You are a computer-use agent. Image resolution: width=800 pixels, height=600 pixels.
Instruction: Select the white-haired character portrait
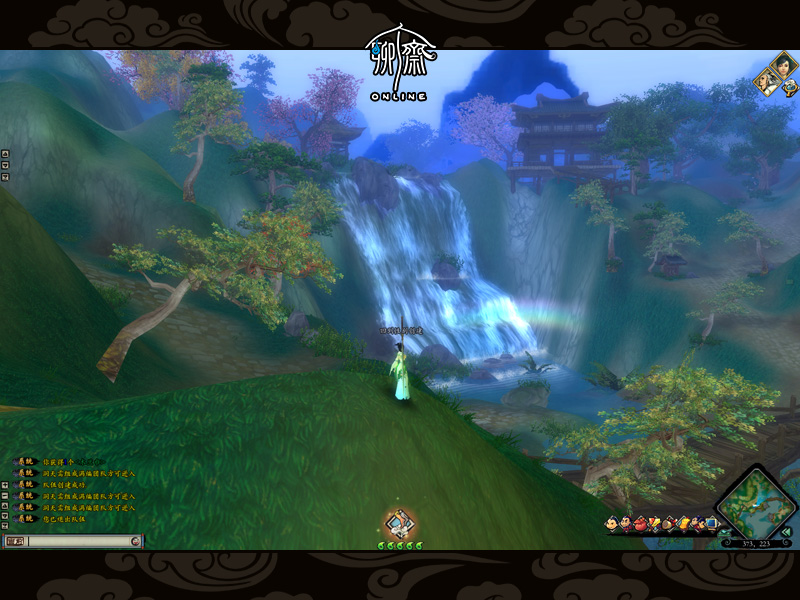click(x=768, y=82)
